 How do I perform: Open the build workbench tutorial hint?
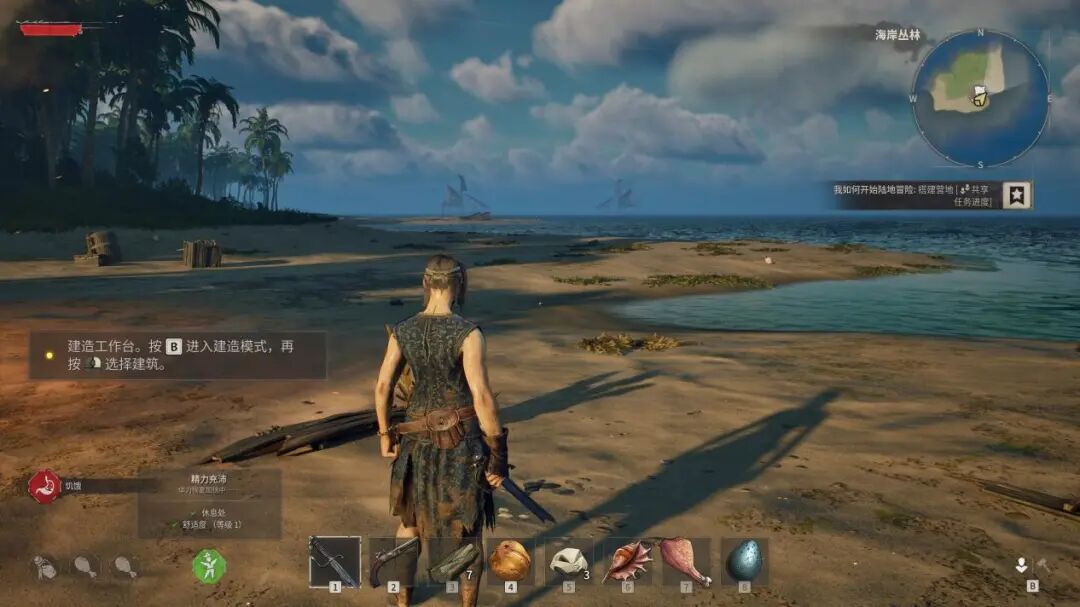pos(178,355)
